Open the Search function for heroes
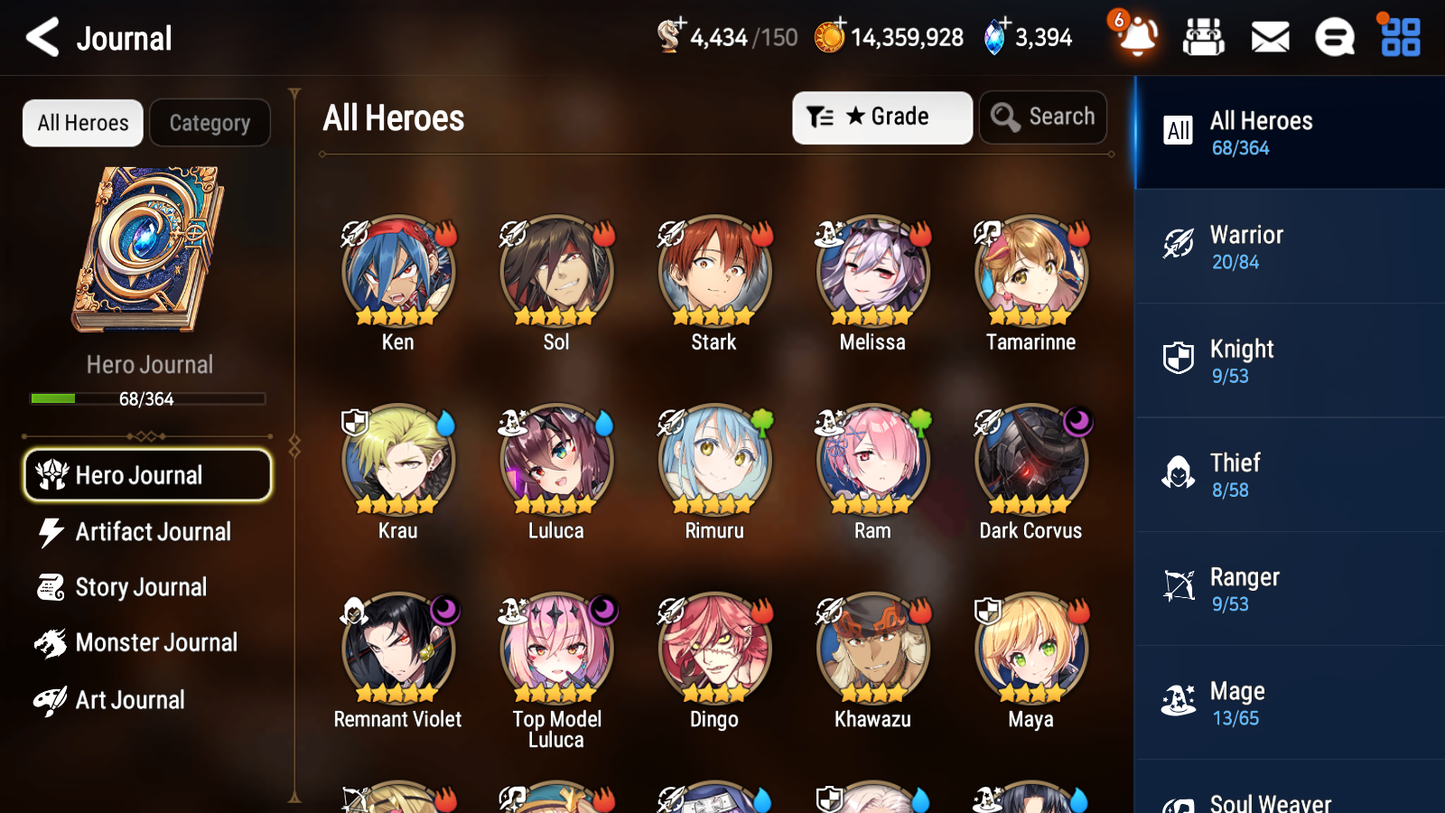This screenshot has width=1445, height=813. tap(1043, 117)
